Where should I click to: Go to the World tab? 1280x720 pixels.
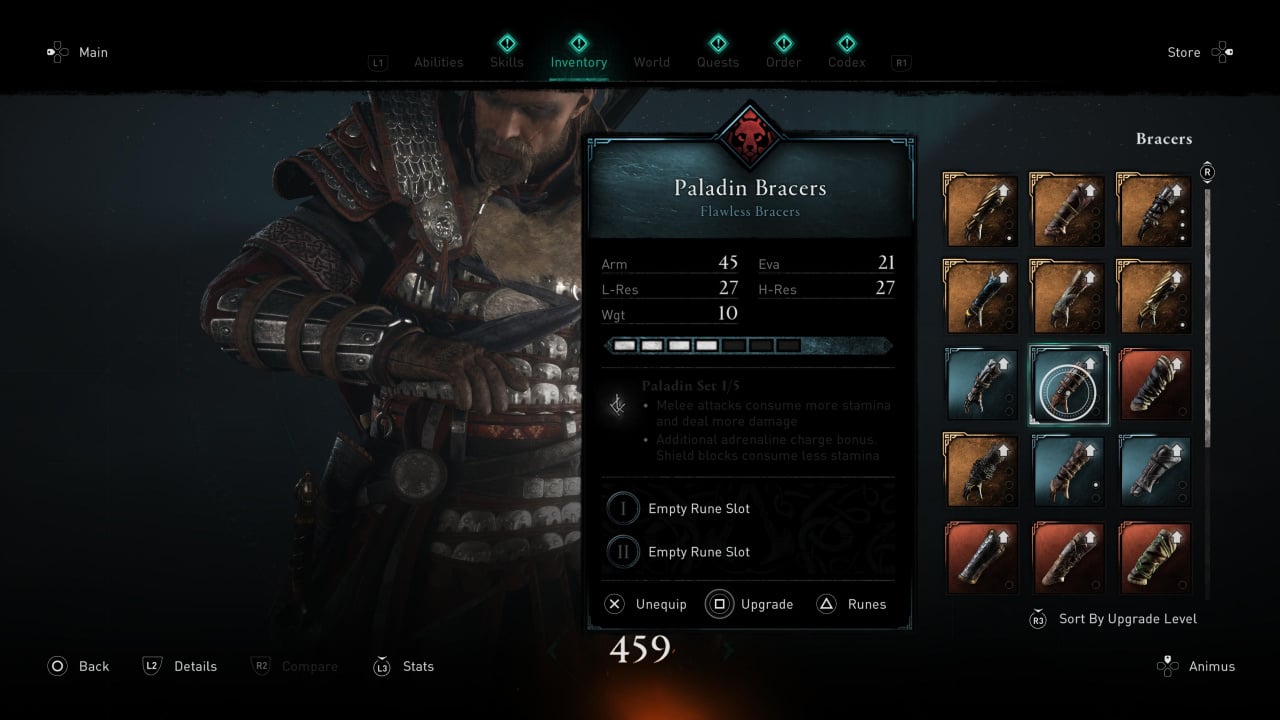(x=651, y=62)
